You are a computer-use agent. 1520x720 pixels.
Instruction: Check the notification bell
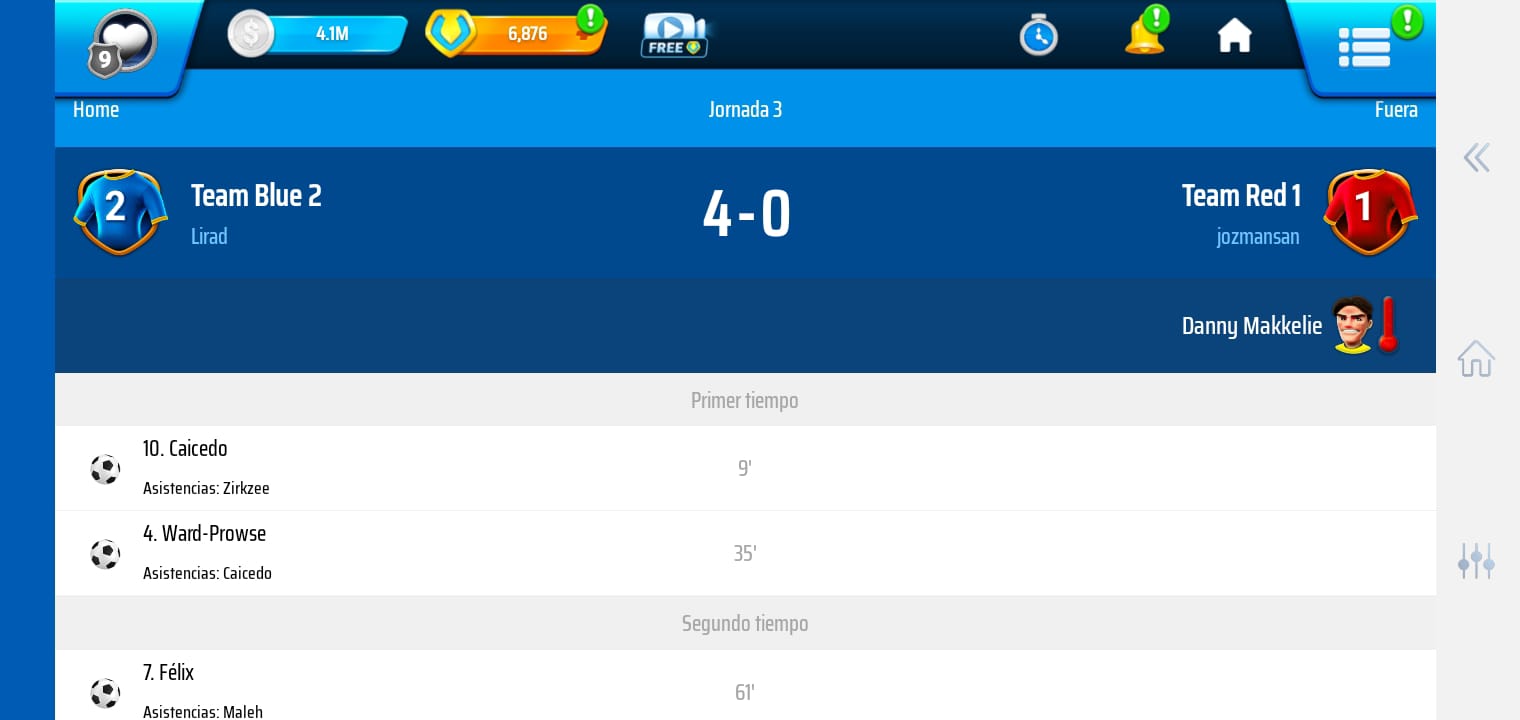pyautogui.click(x=1144, y=35)
